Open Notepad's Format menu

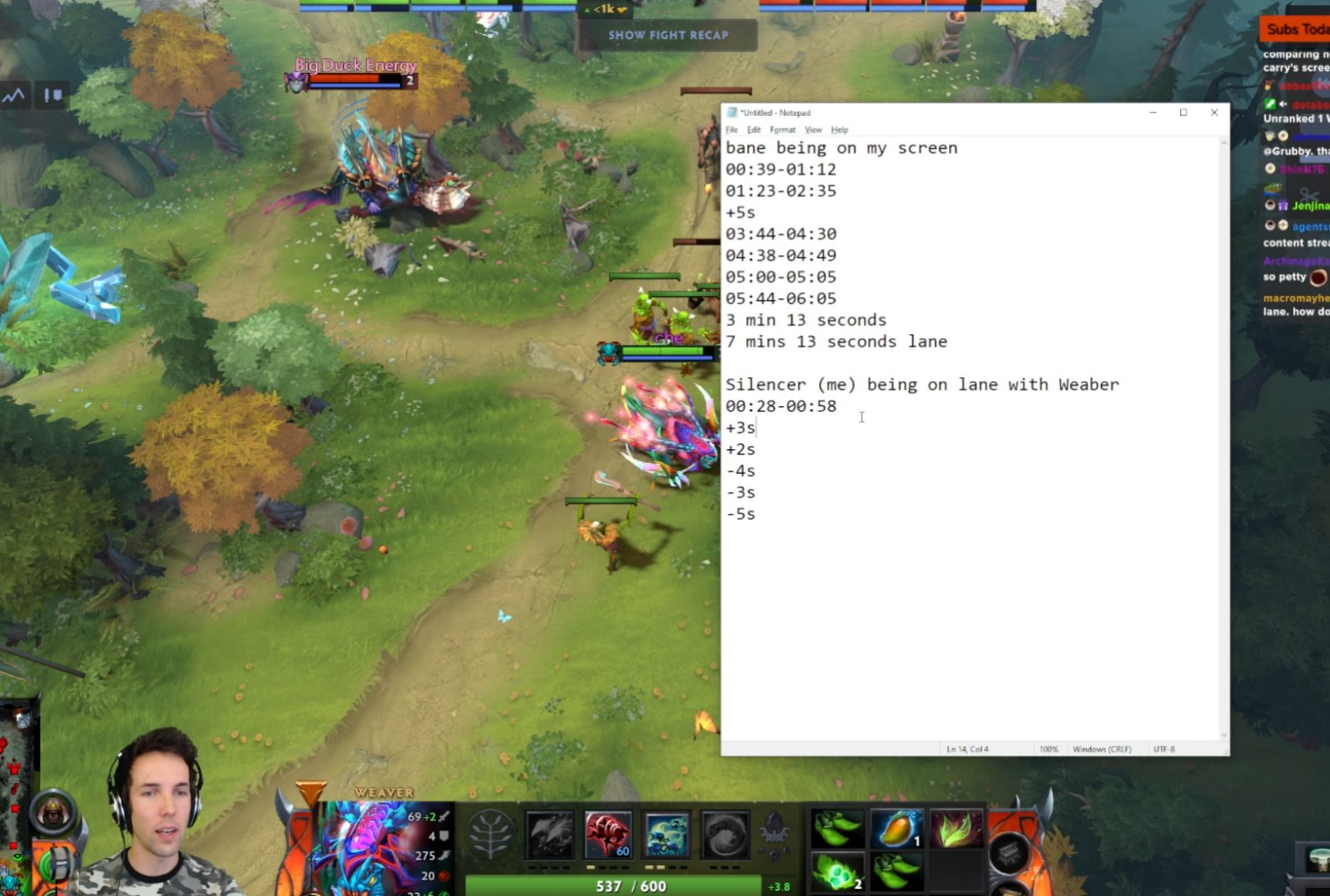pos(782,129)
